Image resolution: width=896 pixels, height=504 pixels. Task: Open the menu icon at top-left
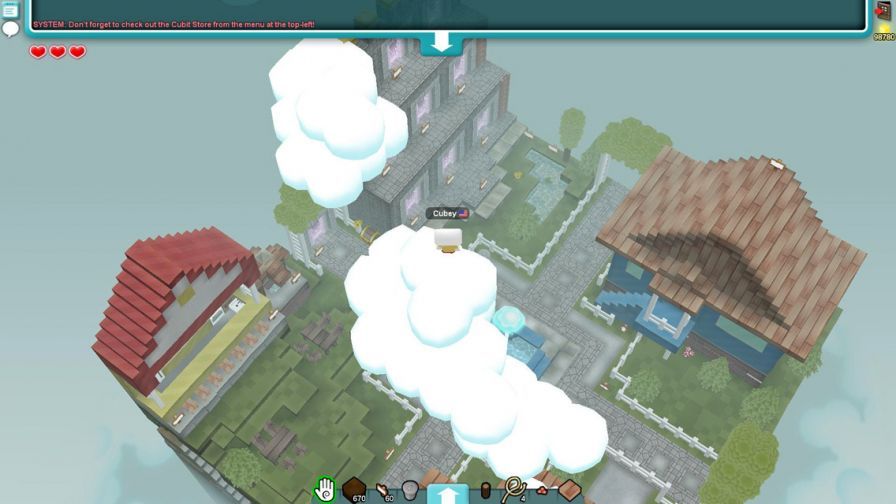point(11,10)
